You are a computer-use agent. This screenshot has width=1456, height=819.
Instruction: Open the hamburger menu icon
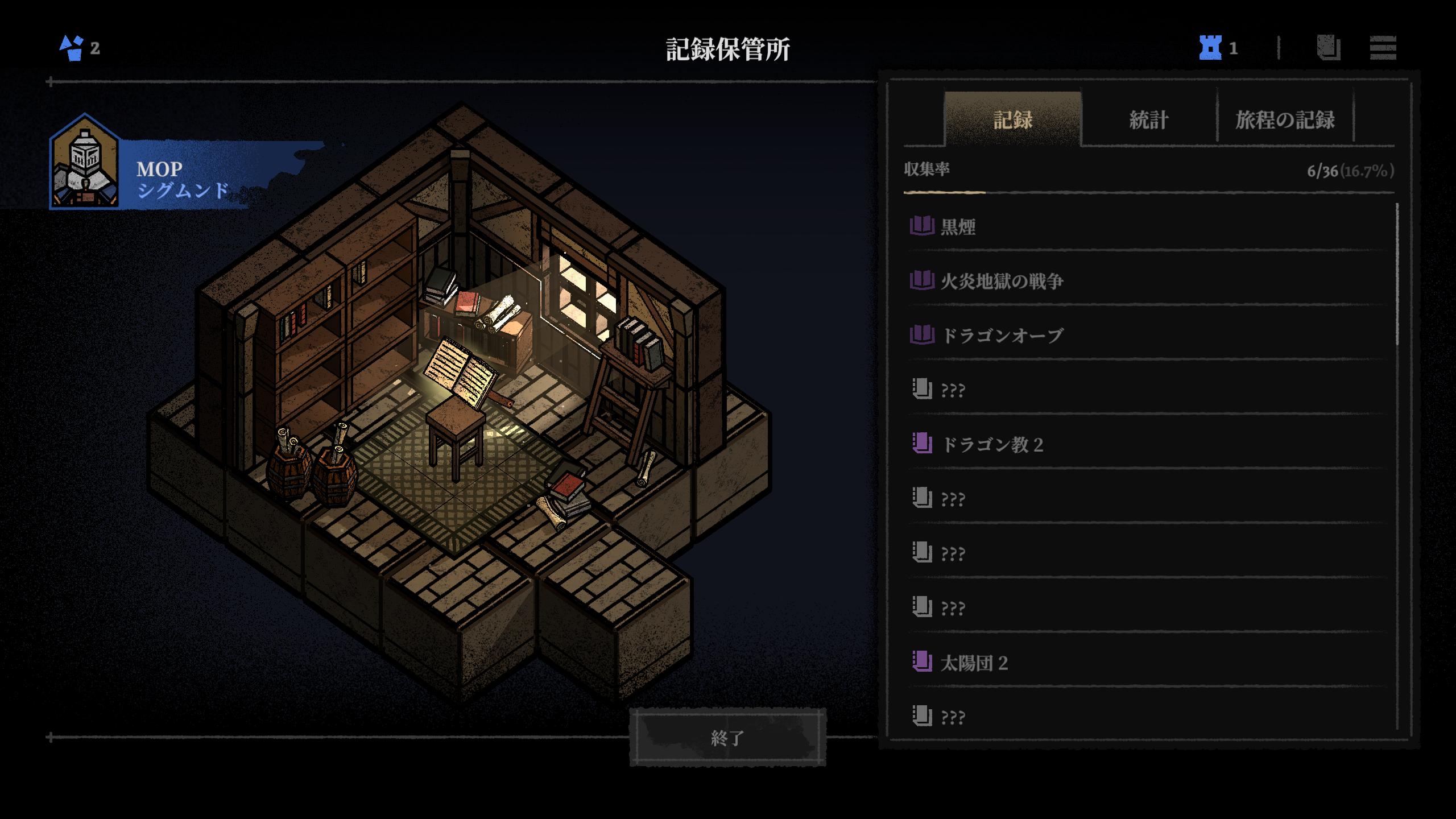(x=1383, y=48)
